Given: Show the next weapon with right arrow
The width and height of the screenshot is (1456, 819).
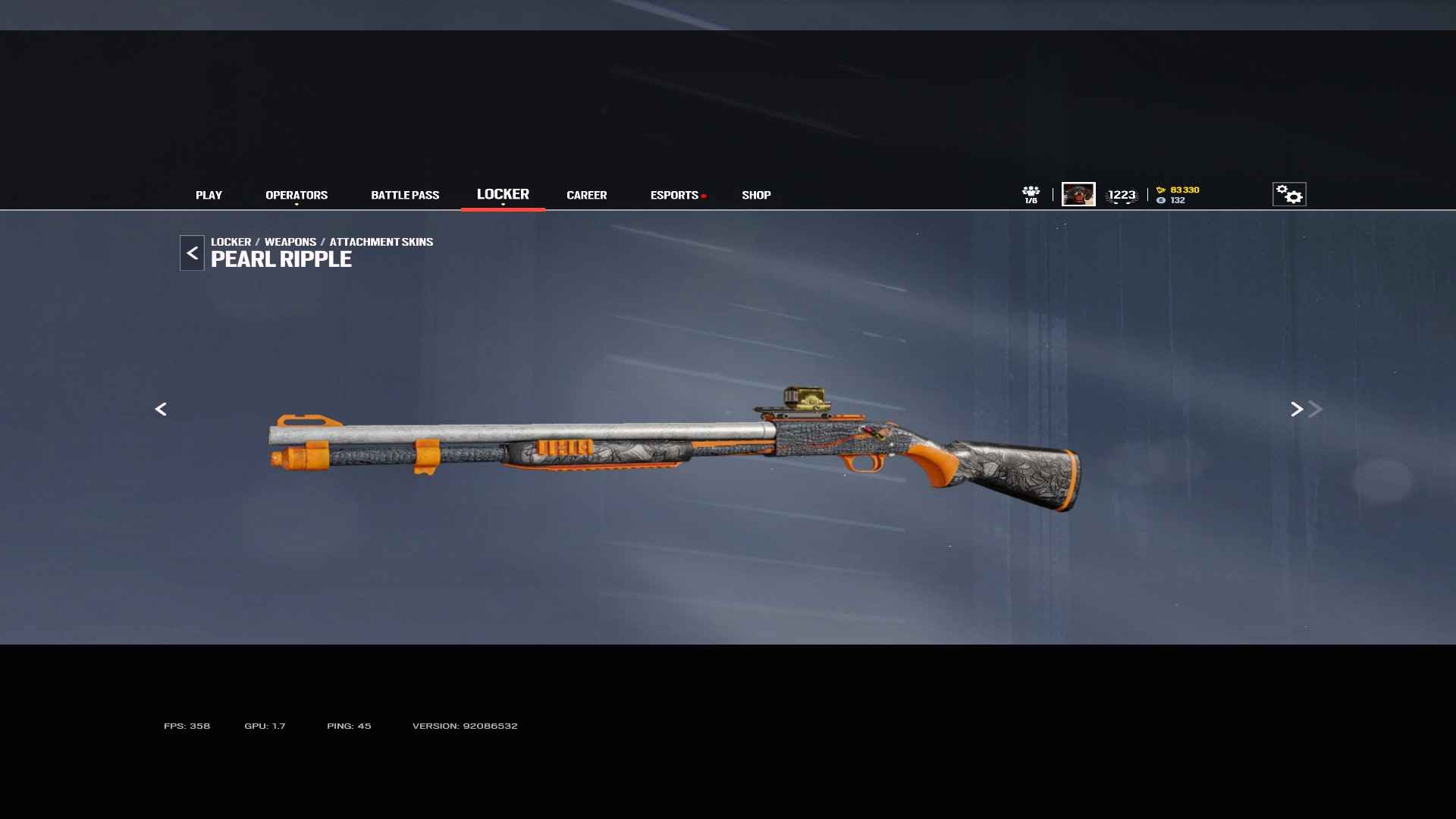Looking at the screenshot, I should click(1297, 409).
